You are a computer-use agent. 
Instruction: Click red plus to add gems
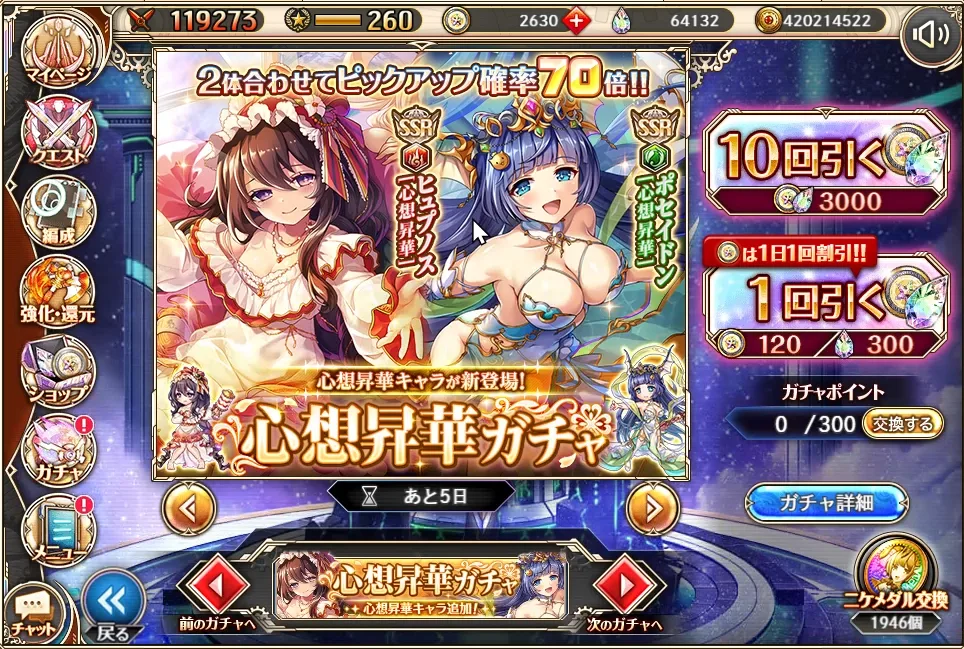click(x=576, y=20)
